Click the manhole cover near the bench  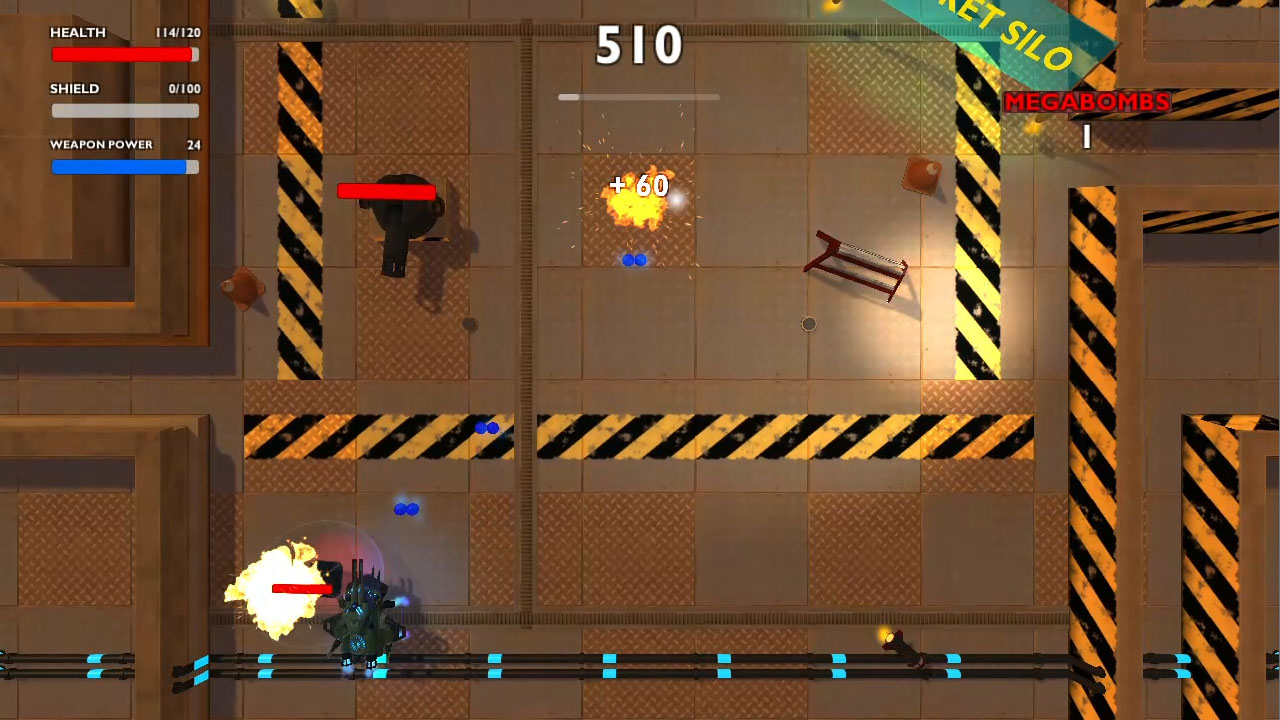click(809, 323)
